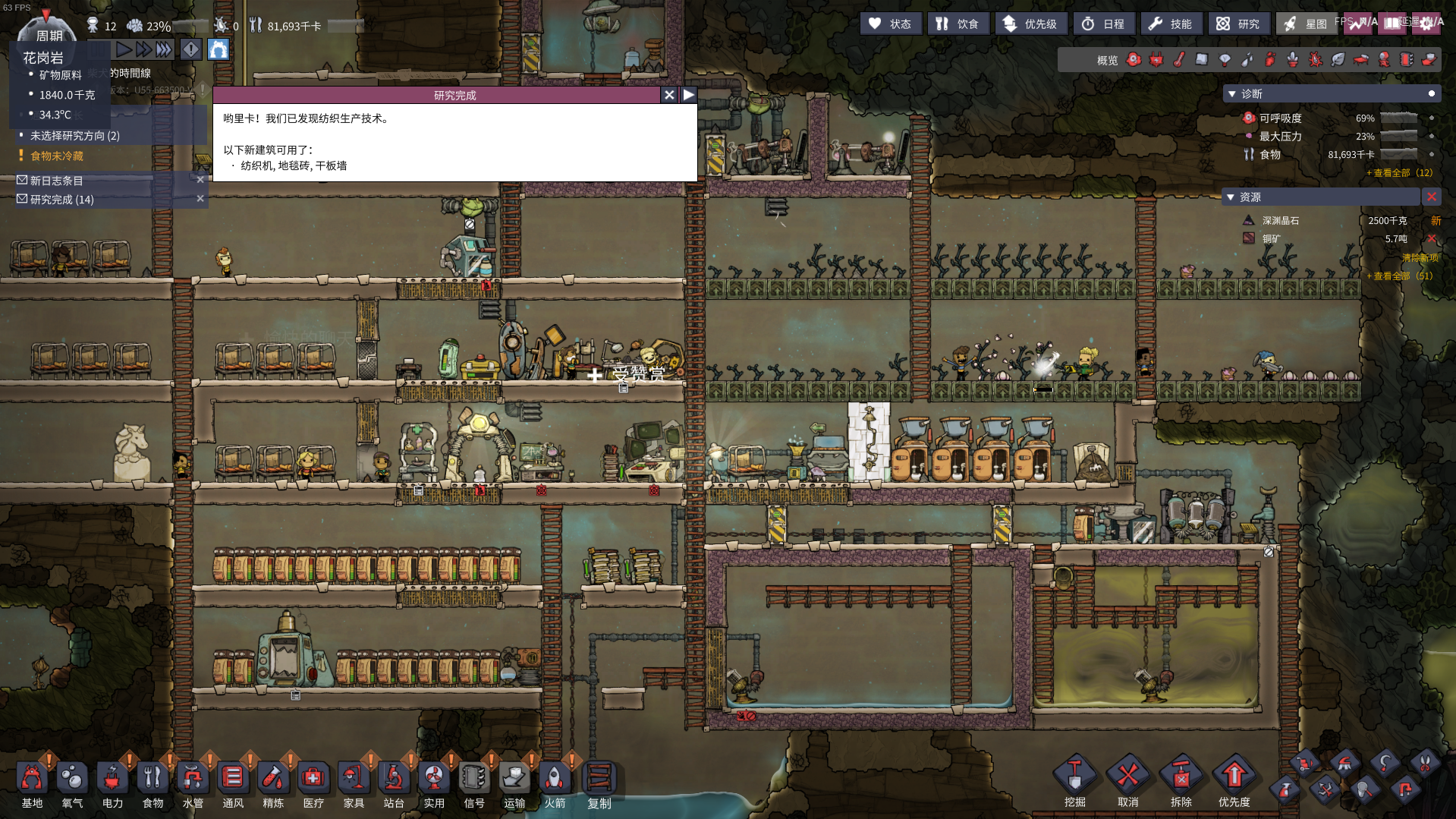Choose the 火箭 rocketry build category

[x=555, y=783]
